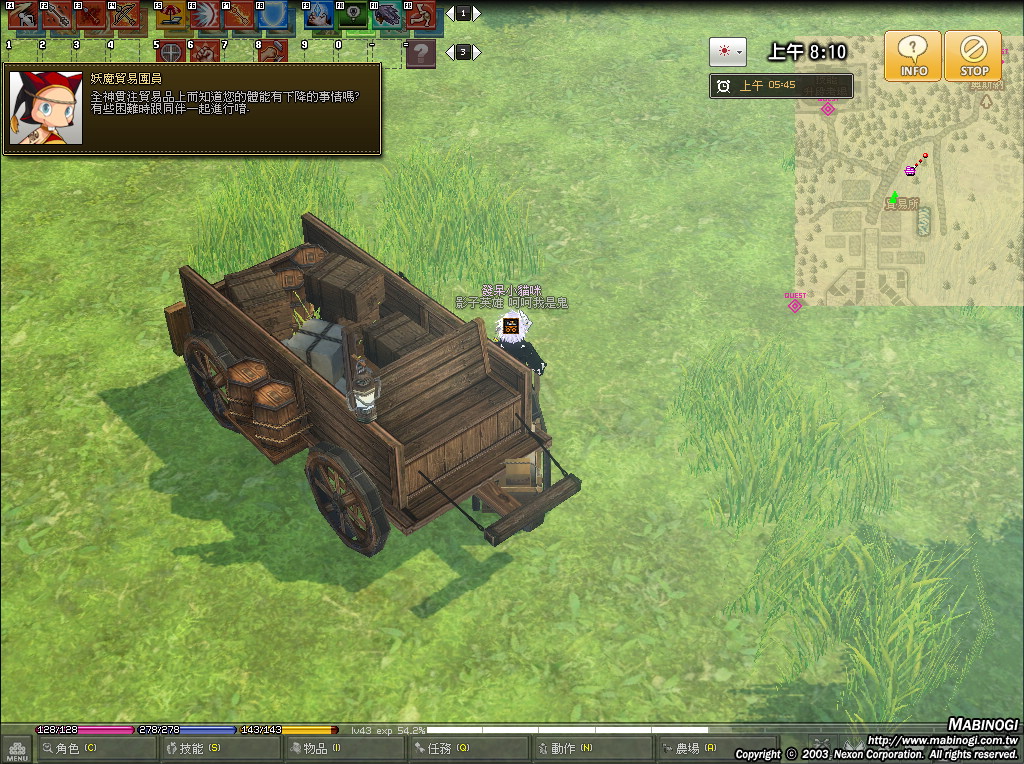Use the fist skill in slot 6
This screenshot has width=1024, height=764.
point(205,52)
